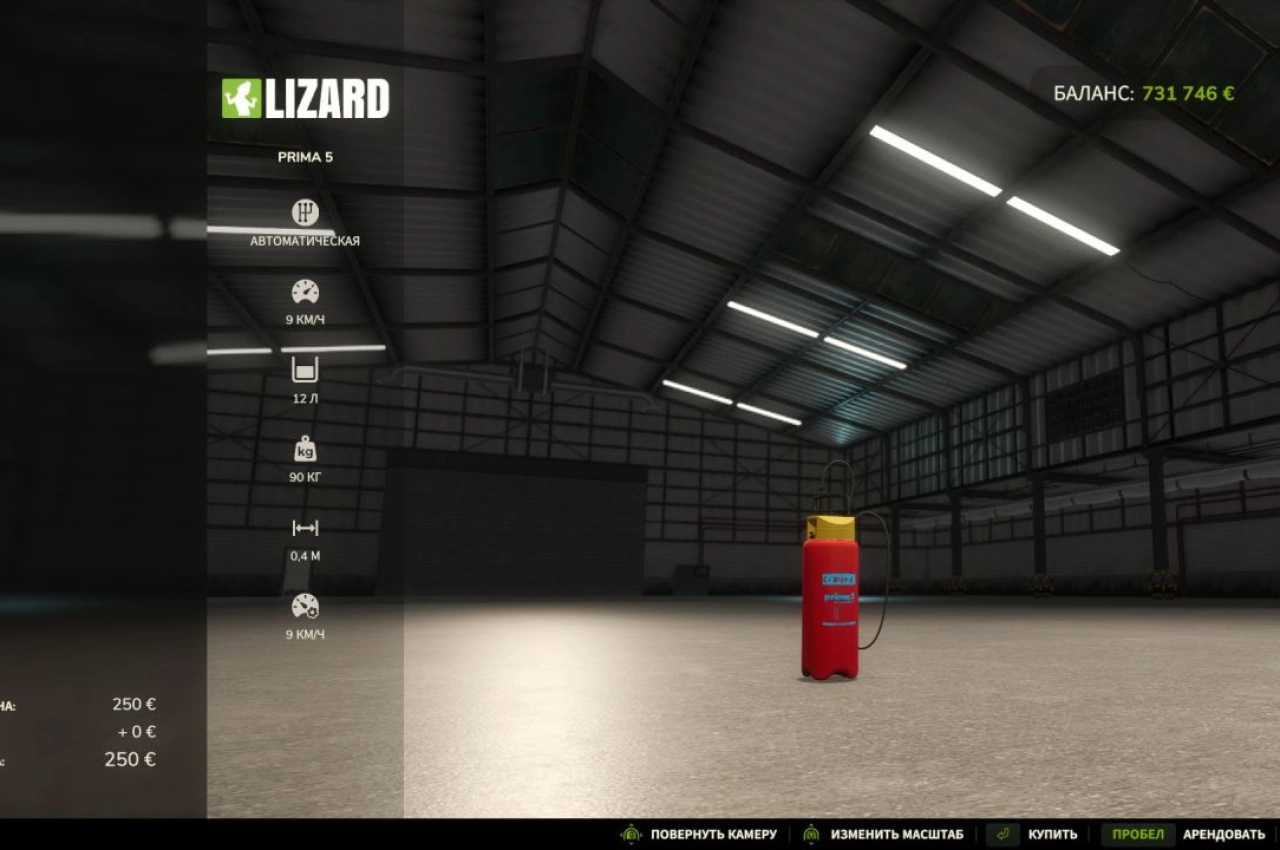Click the kg weight icon above 90 КГ
The height and width of the screenshot is (850, 1280).
(306, 448)
